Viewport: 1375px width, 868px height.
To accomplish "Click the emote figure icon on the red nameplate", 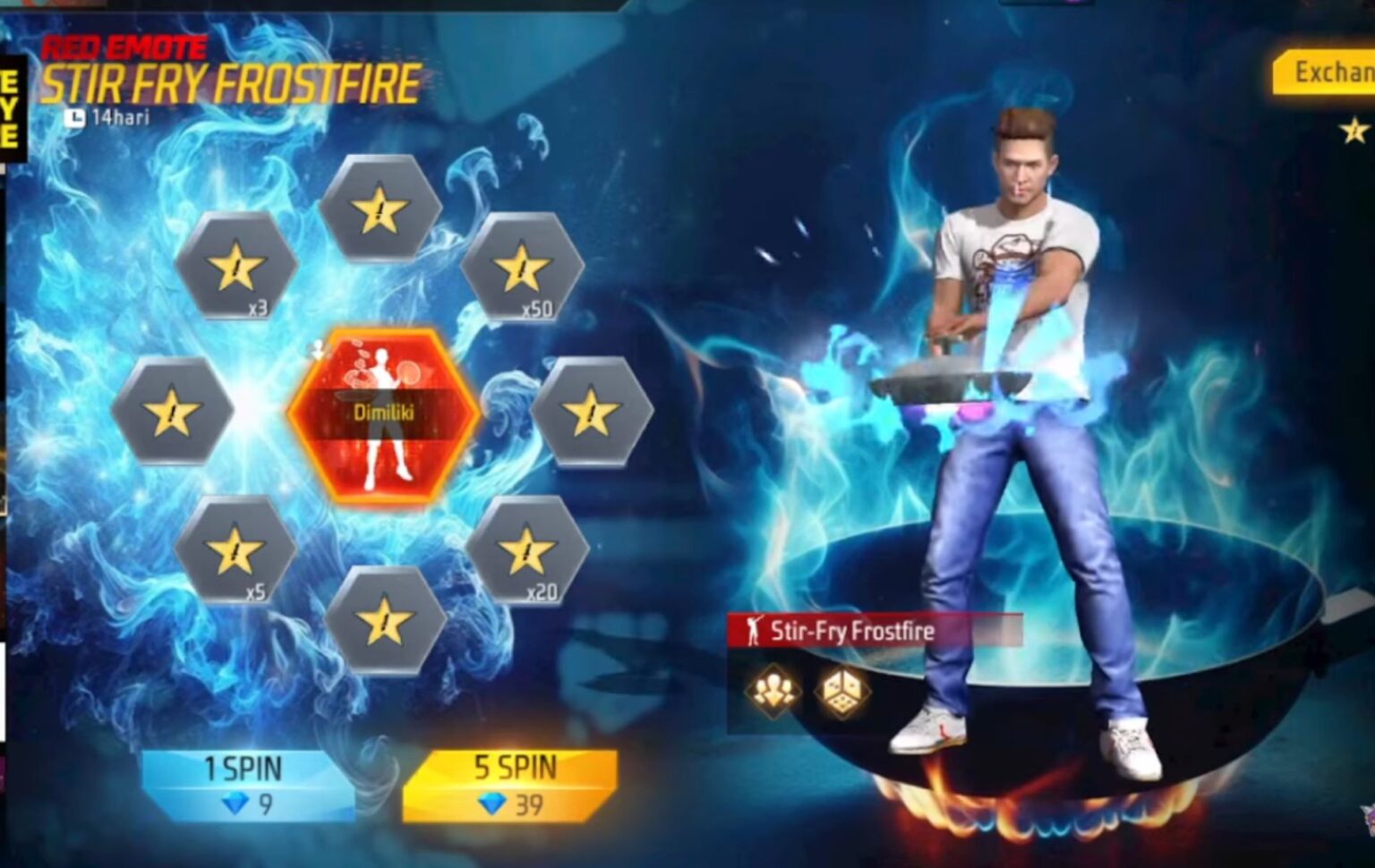I will (755, 632).
